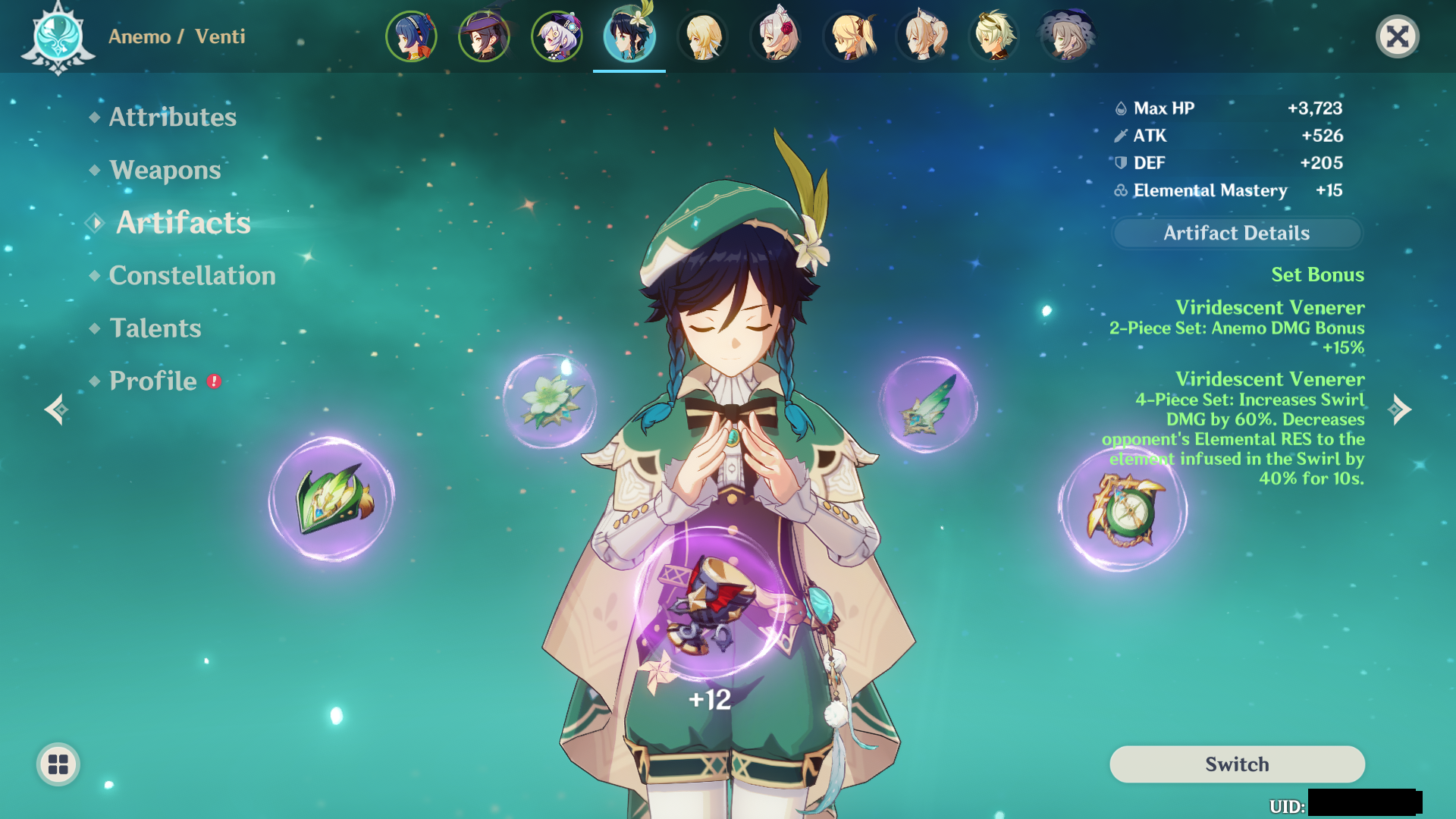The width and height of the screenshot is (1456, 819).
Task: Select the flower artifact slot
Action: pyautogui.click(x=550, y=400)
